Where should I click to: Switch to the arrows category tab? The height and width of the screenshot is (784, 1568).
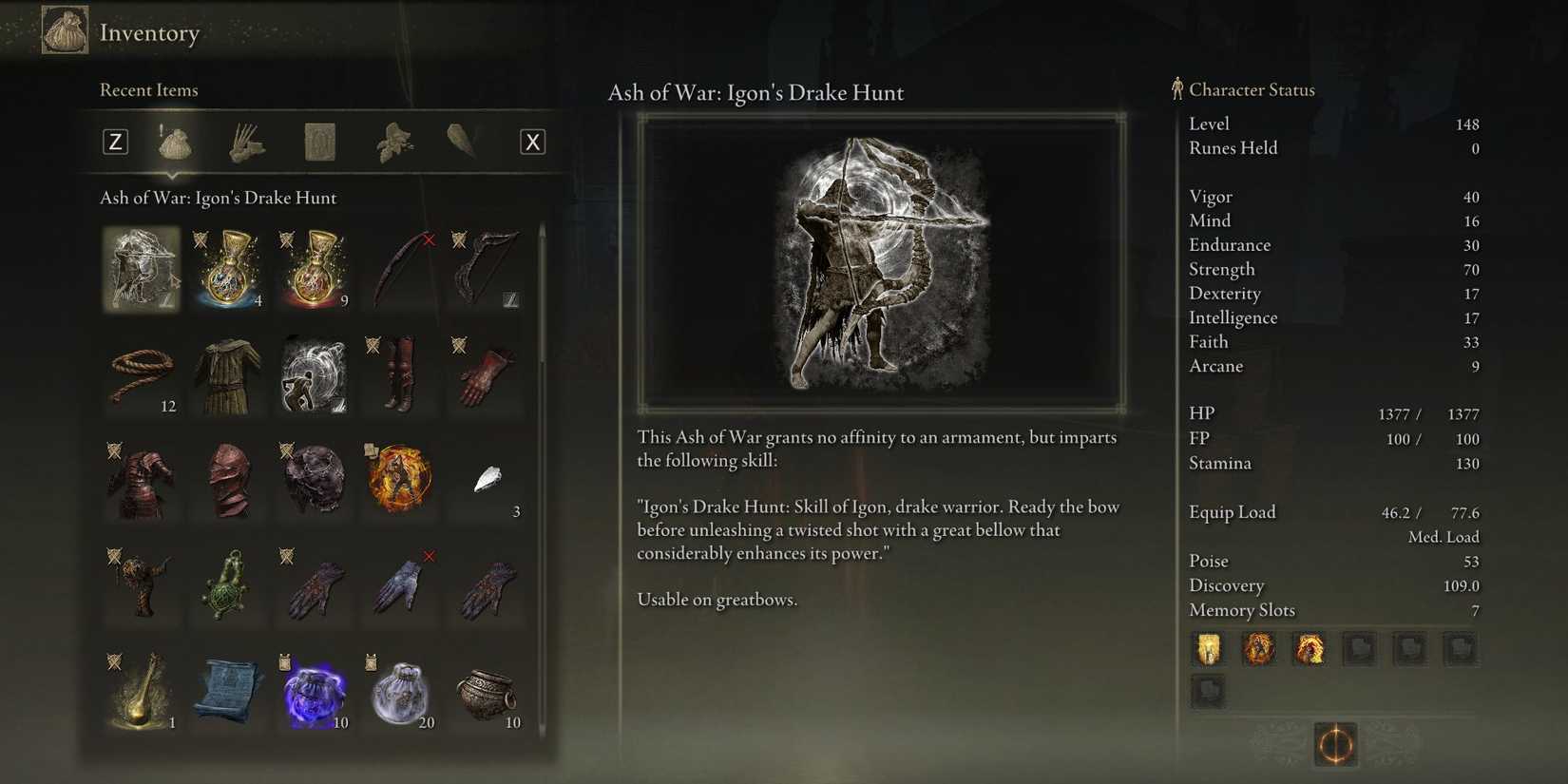click(245, 141)
